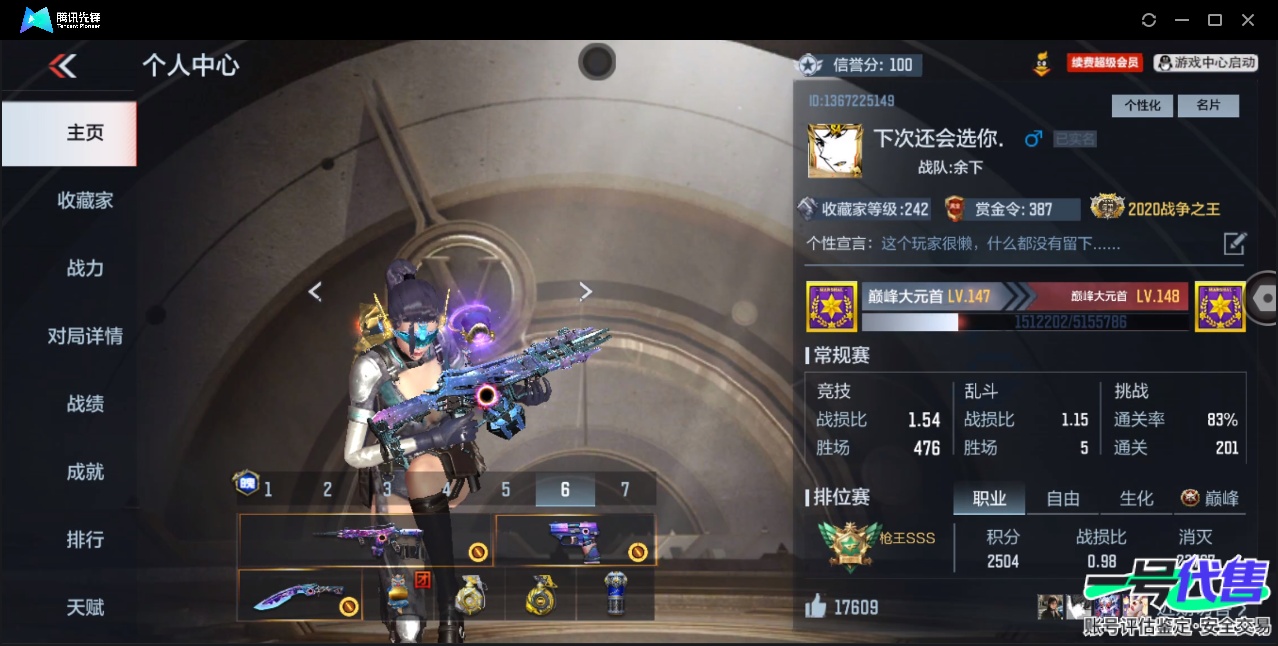
Task: View the 战绩 record page
Action: point(85,404)
